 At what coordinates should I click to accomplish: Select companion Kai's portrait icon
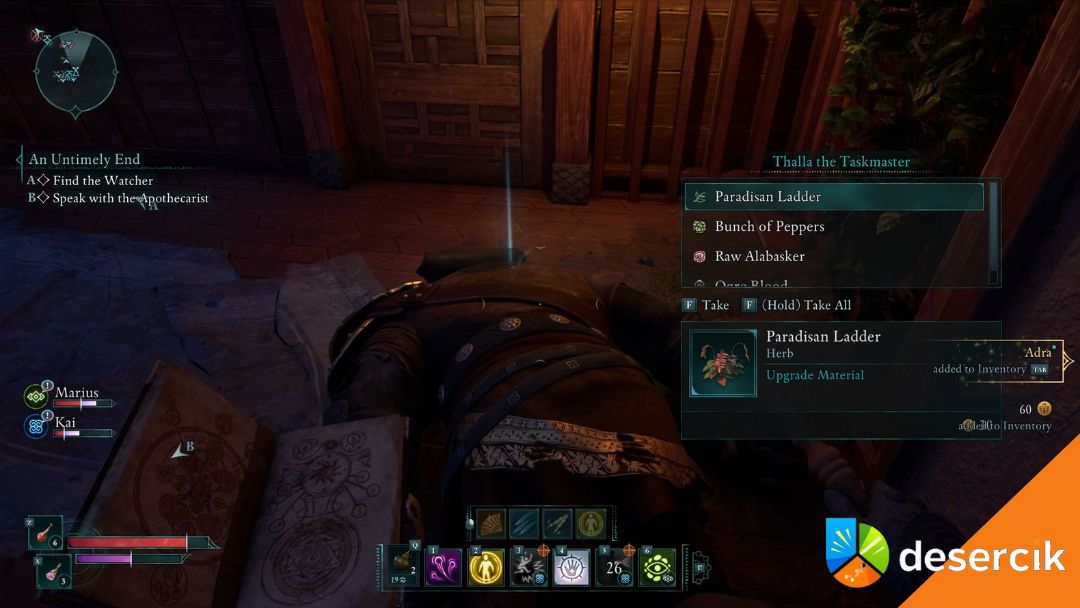point(36,426)
